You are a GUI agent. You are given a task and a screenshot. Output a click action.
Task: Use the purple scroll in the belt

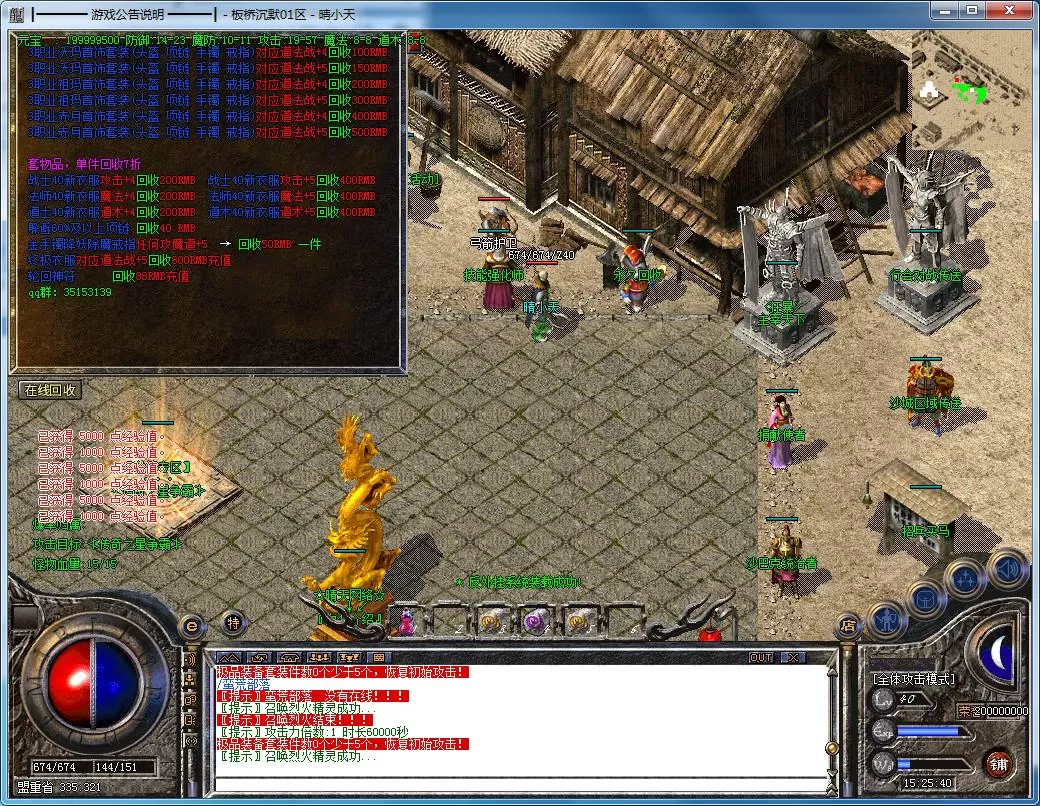(535, 622)
